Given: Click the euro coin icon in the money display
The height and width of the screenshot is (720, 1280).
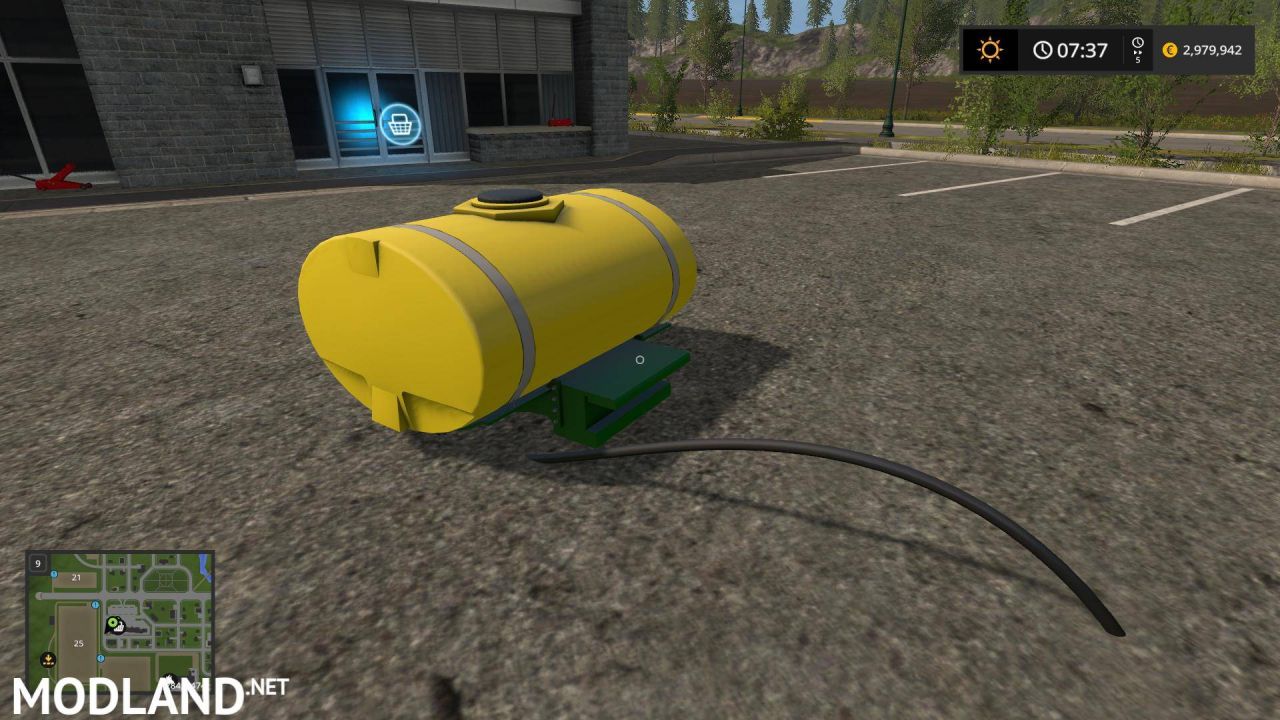Looking at the screenshot, I should (1170, 47).
